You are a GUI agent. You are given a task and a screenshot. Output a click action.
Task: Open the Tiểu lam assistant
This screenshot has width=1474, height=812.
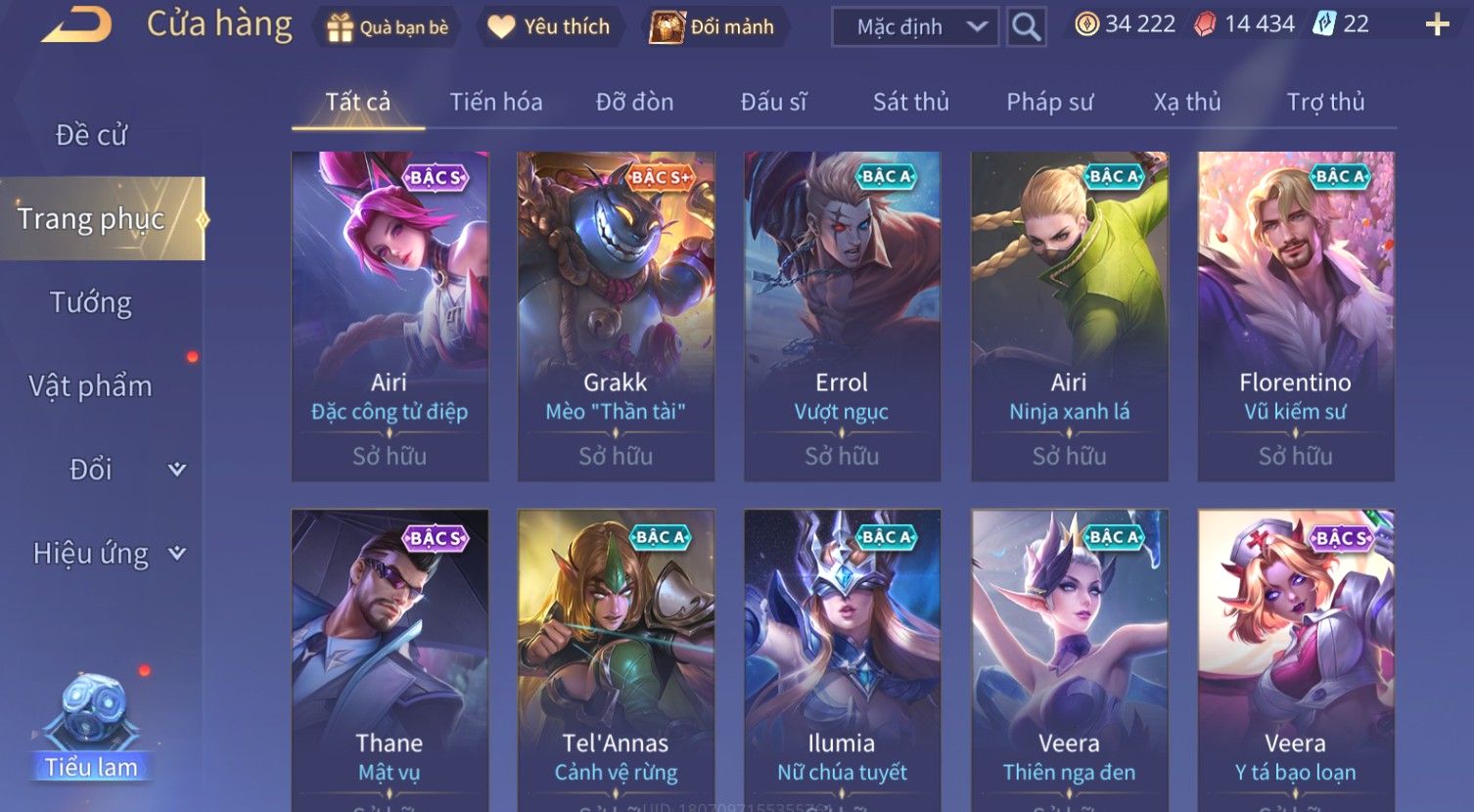coord(91,729)
